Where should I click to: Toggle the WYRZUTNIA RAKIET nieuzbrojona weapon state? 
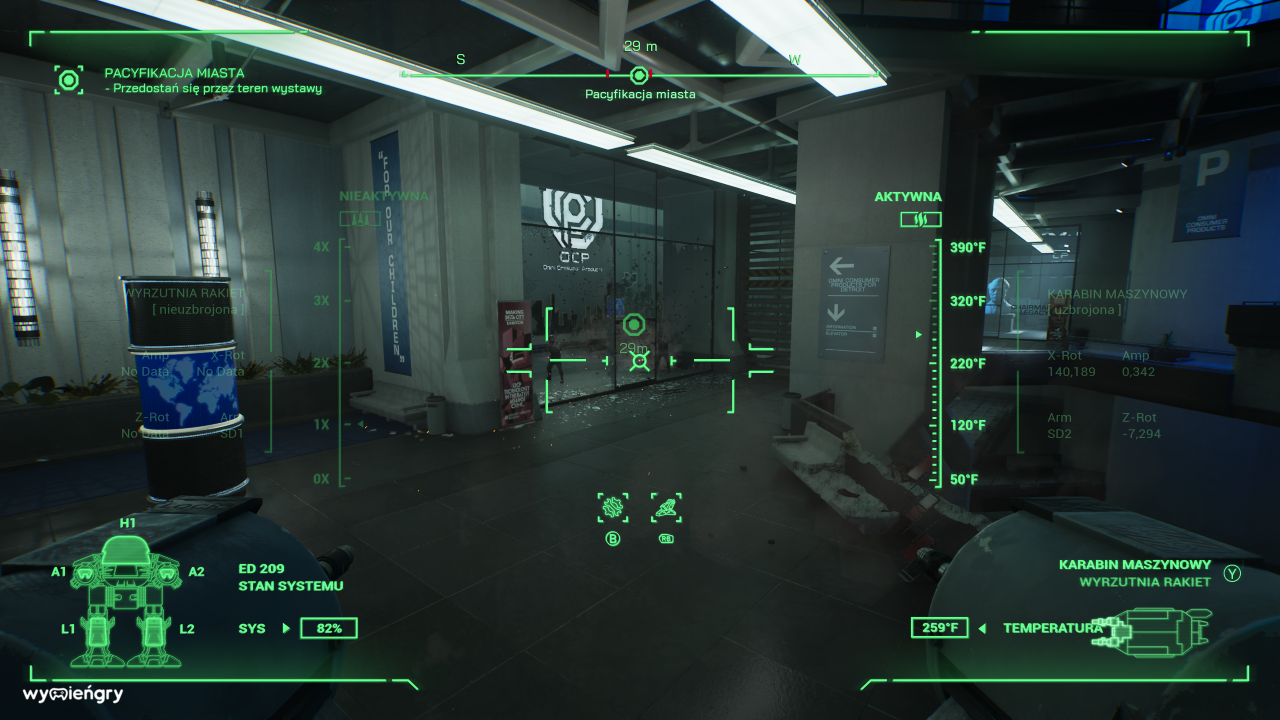coord(185,302)
